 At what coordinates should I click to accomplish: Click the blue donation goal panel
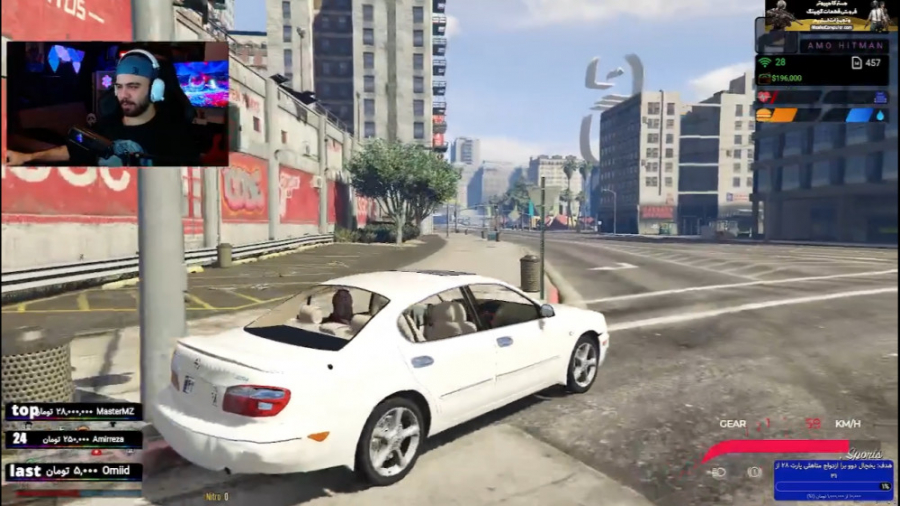click(832, 478)
